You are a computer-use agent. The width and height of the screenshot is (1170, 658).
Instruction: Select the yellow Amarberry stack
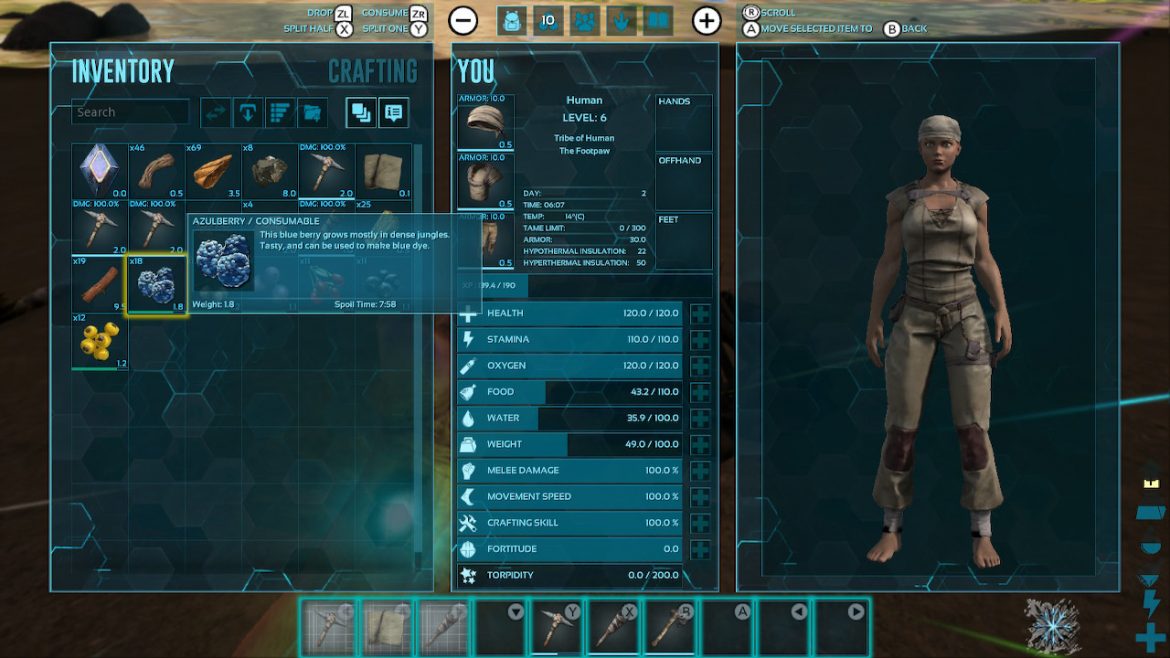(99, 341)
